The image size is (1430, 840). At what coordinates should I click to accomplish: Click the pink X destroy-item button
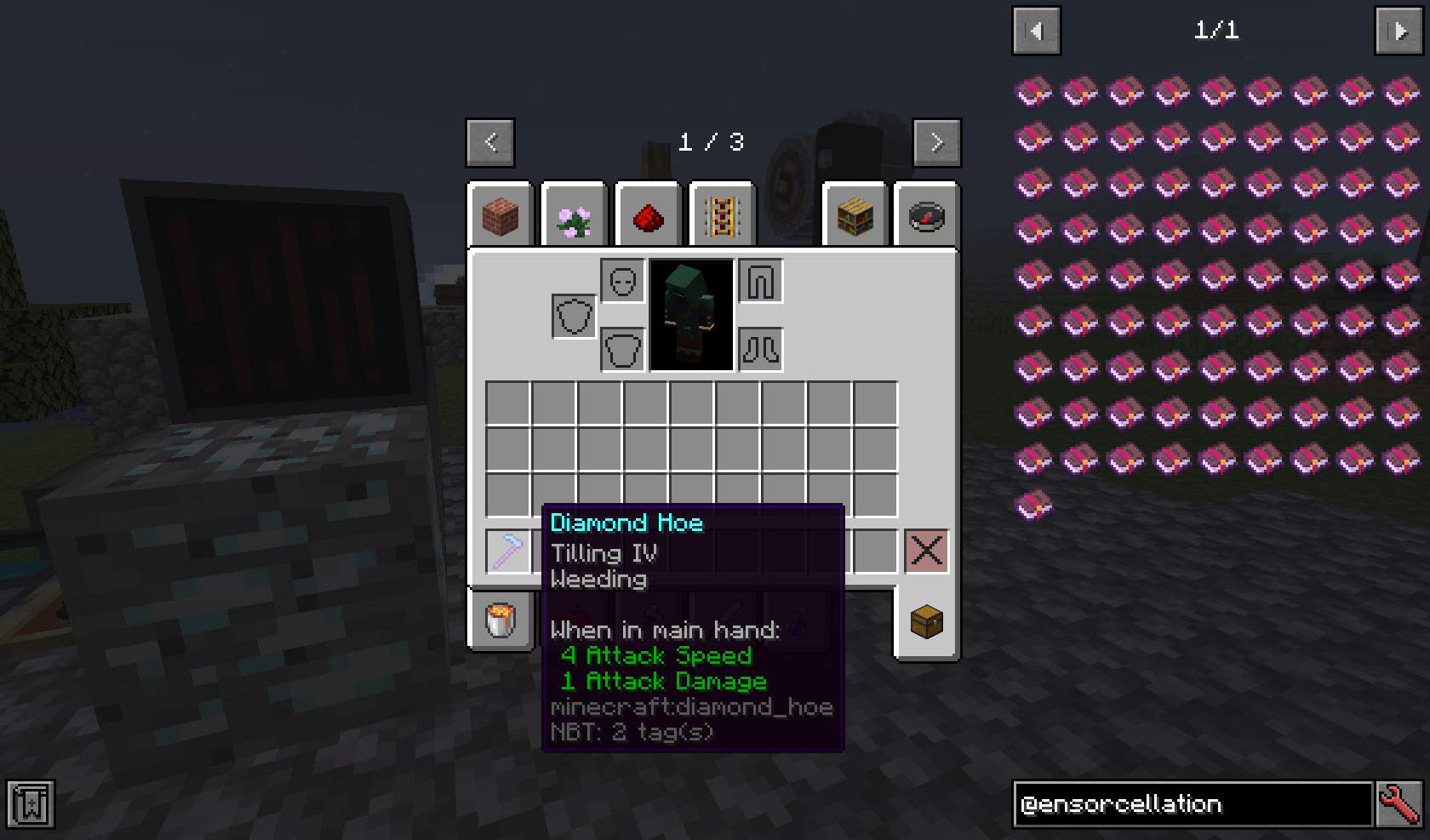pos(926,551)
